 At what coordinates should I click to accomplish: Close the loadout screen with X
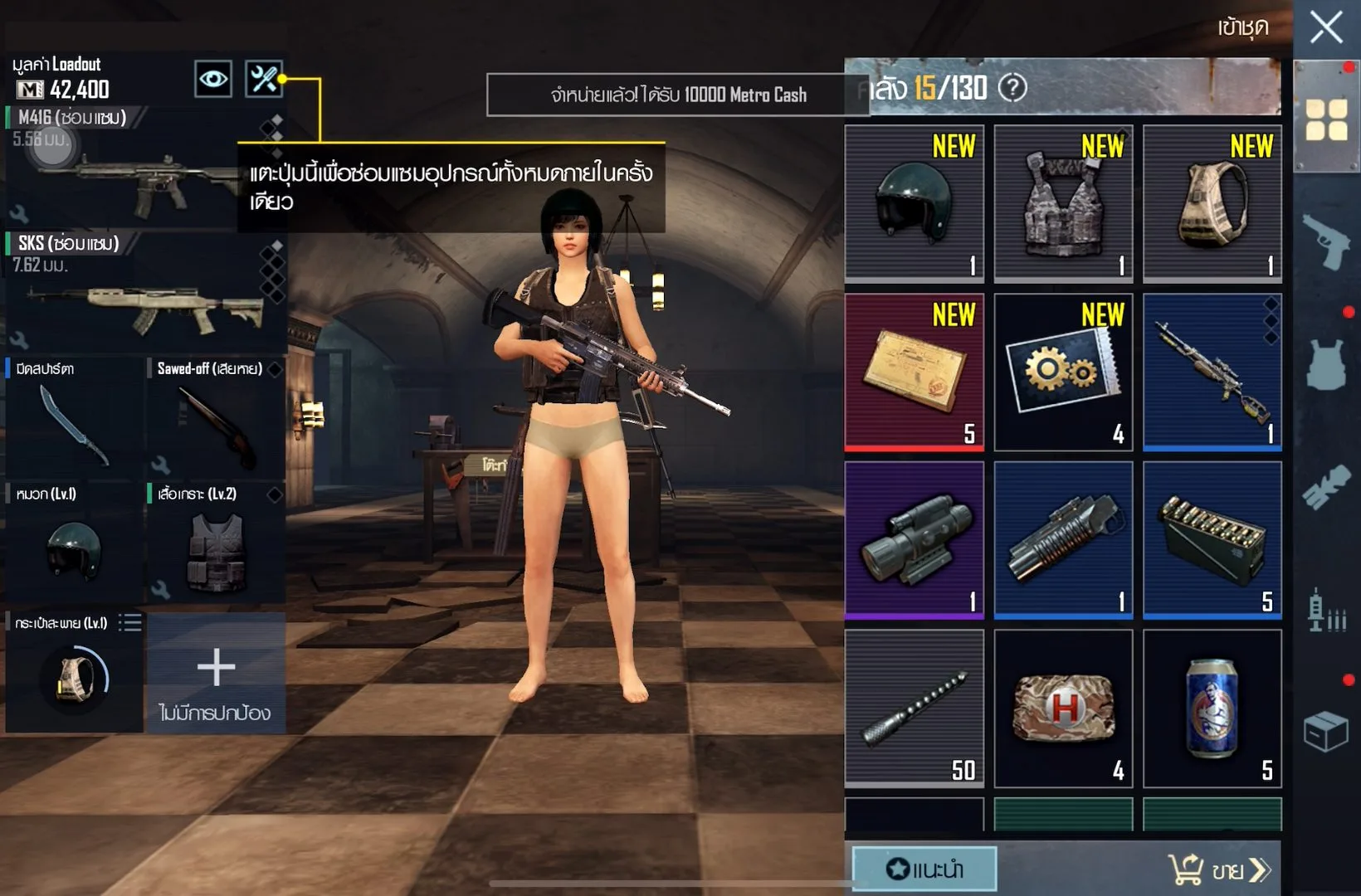pyautogui.click(x=1325, y=27)
